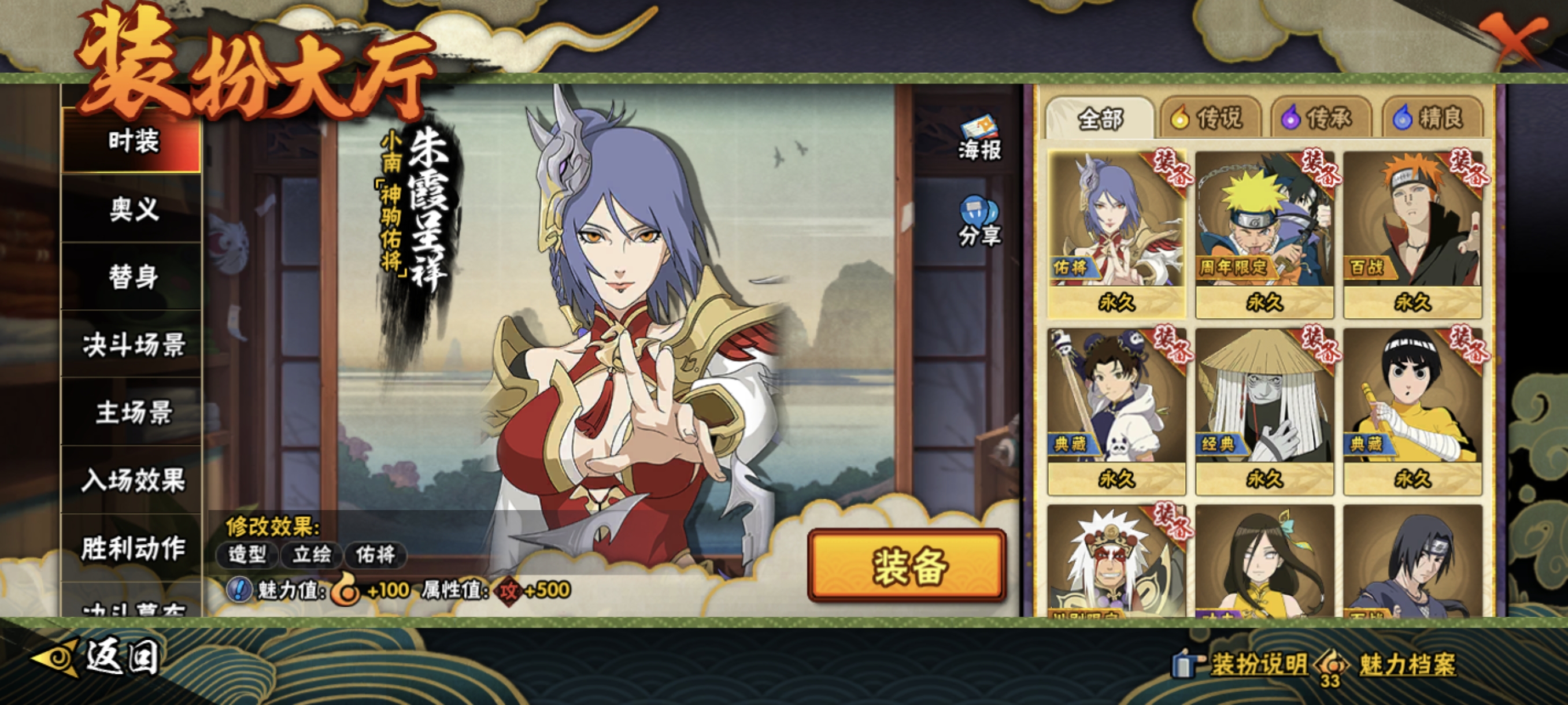
Task: Select the 时装 menu entry
Action: [x=132, y=142]
